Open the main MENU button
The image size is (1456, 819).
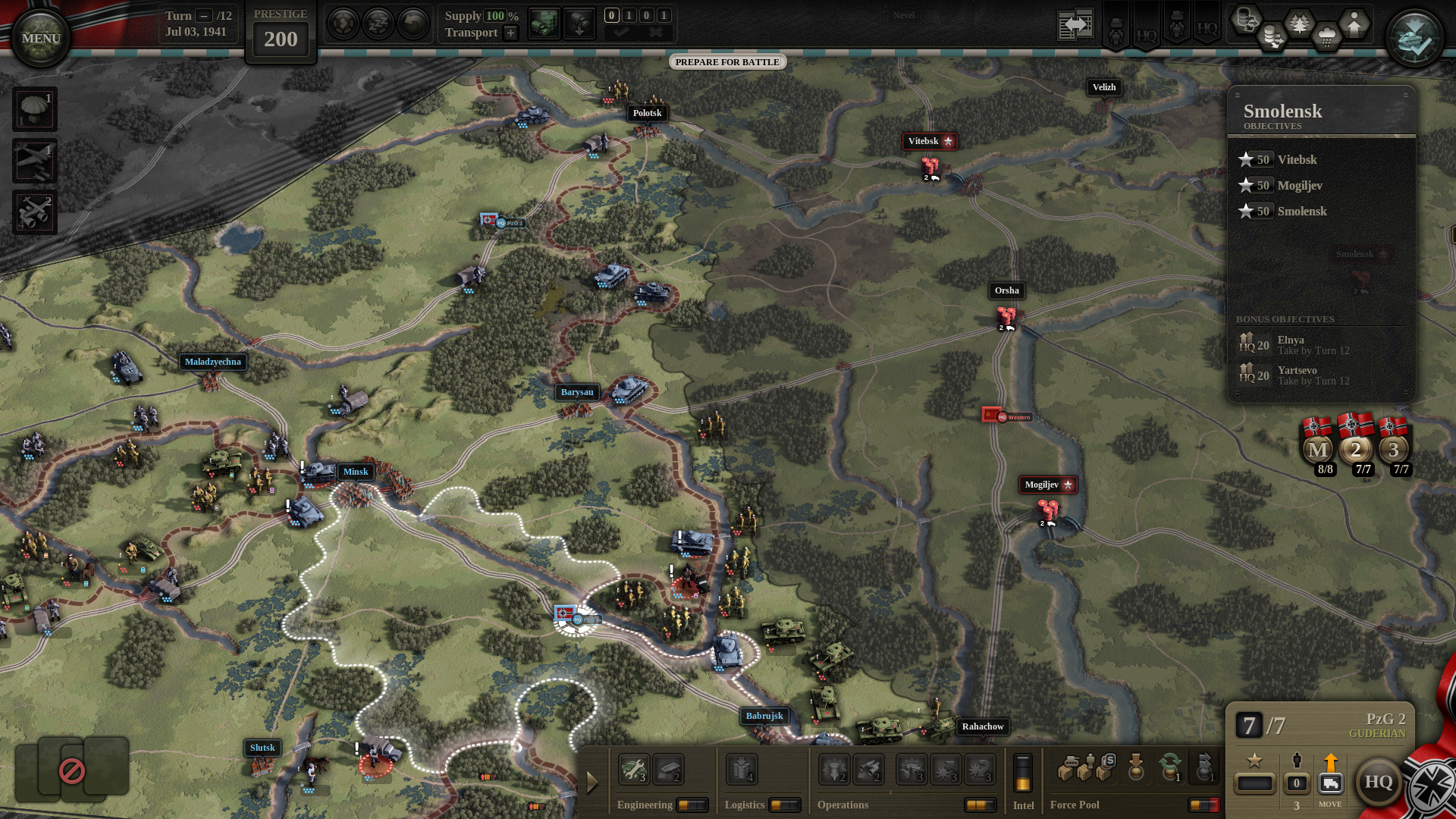pyautogui.click(x=41, y=38)
